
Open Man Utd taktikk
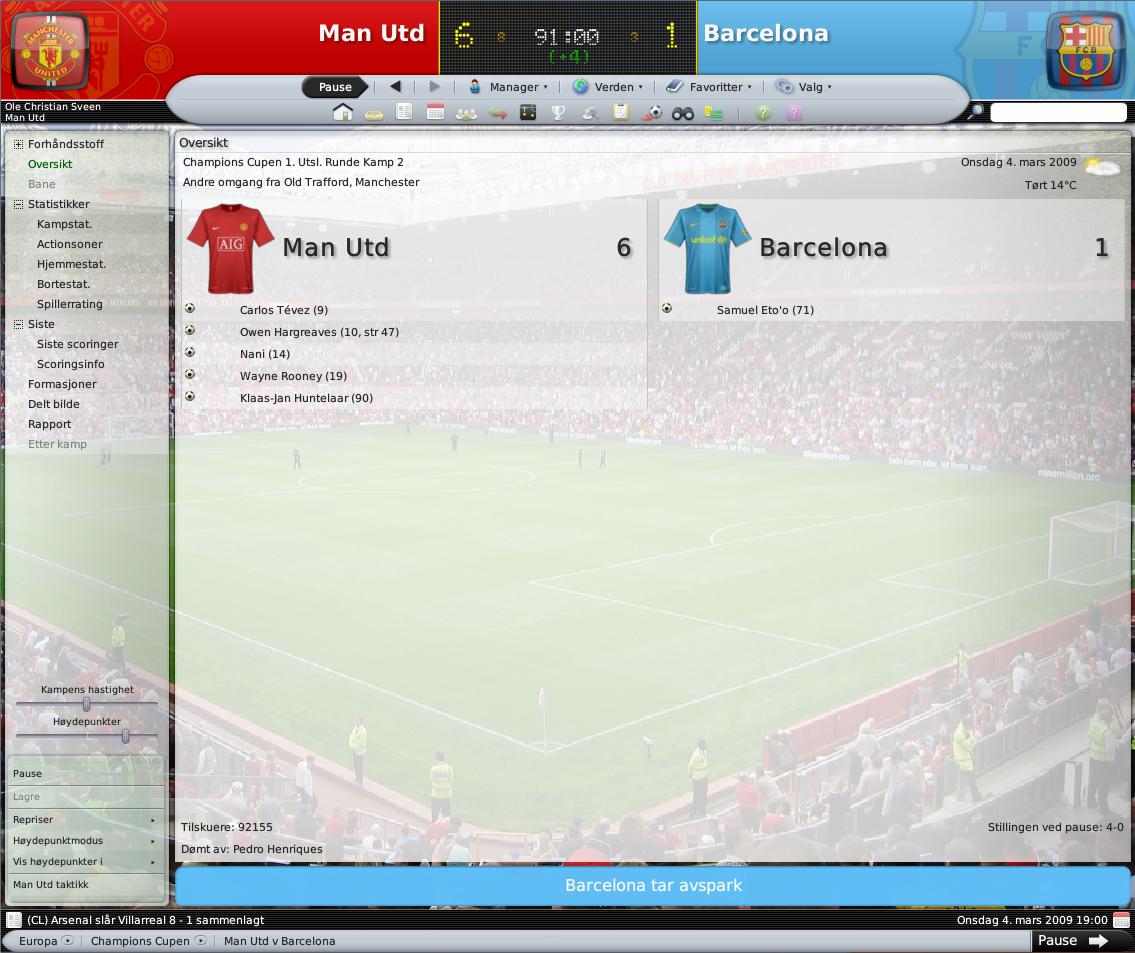click(x=50, y=885)
